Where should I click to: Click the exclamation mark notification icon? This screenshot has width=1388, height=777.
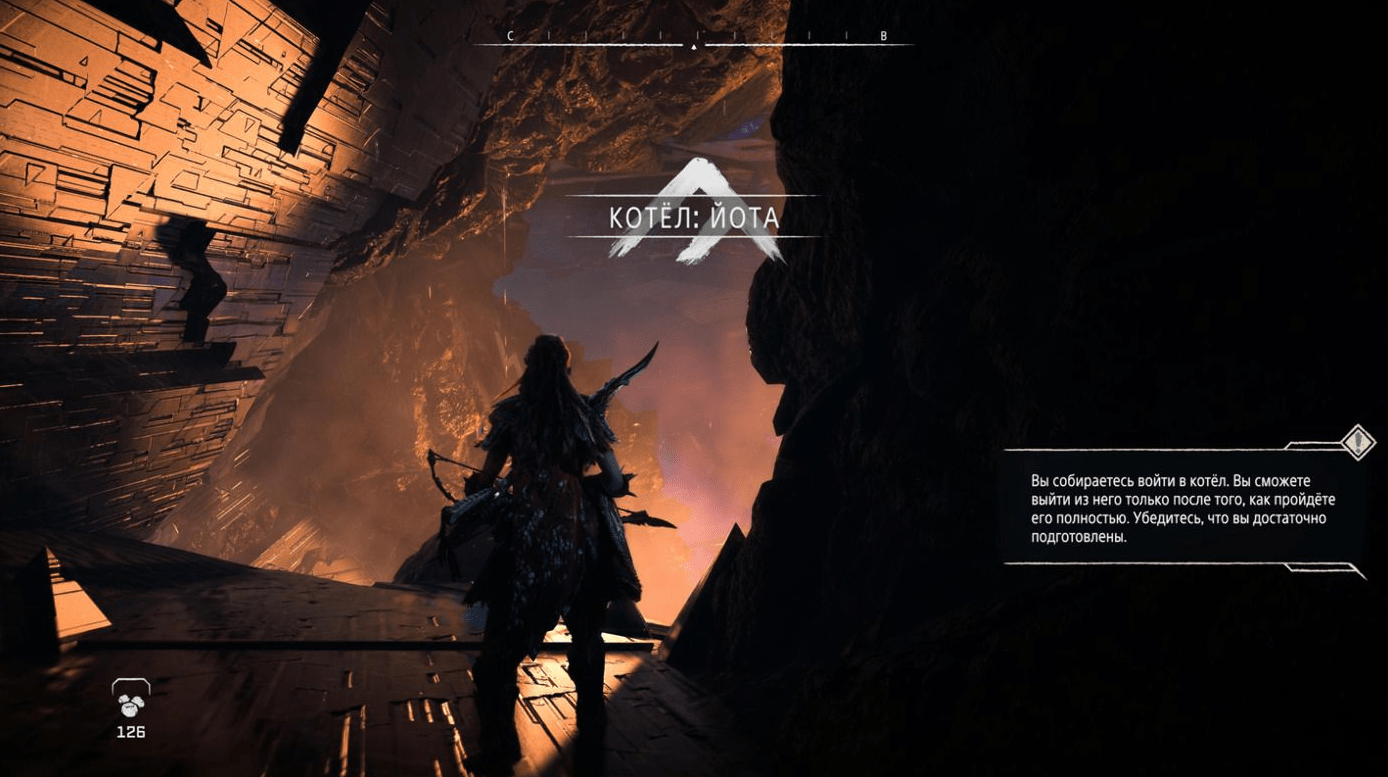point(1358,441)
